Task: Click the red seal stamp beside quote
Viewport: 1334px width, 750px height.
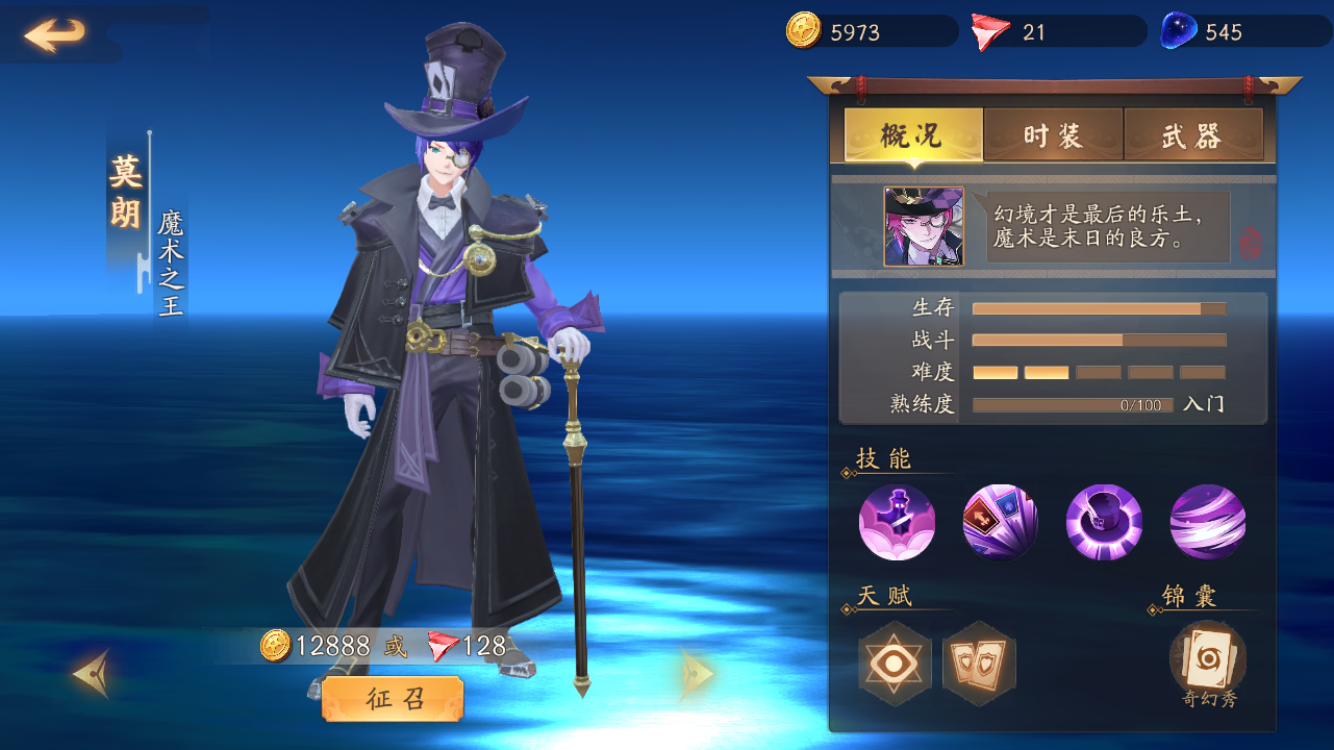Action: 1250,242
